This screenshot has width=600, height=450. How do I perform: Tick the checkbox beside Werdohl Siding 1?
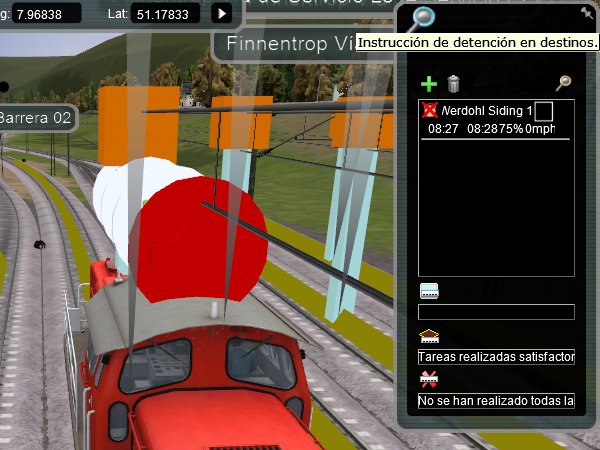coord(544,111)
